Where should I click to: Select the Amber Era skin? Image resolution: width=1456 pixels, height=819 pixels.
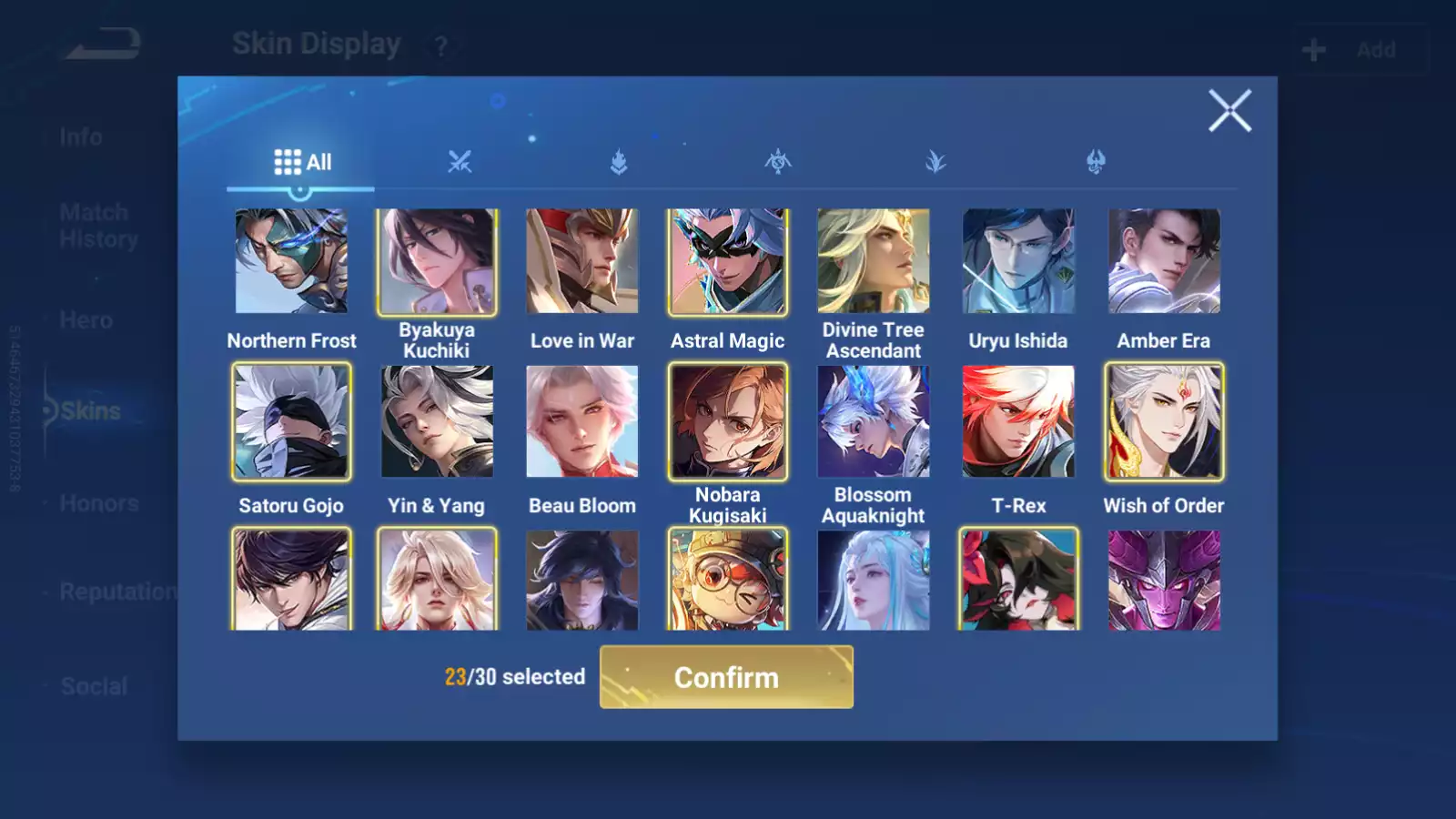point(1164,262)
